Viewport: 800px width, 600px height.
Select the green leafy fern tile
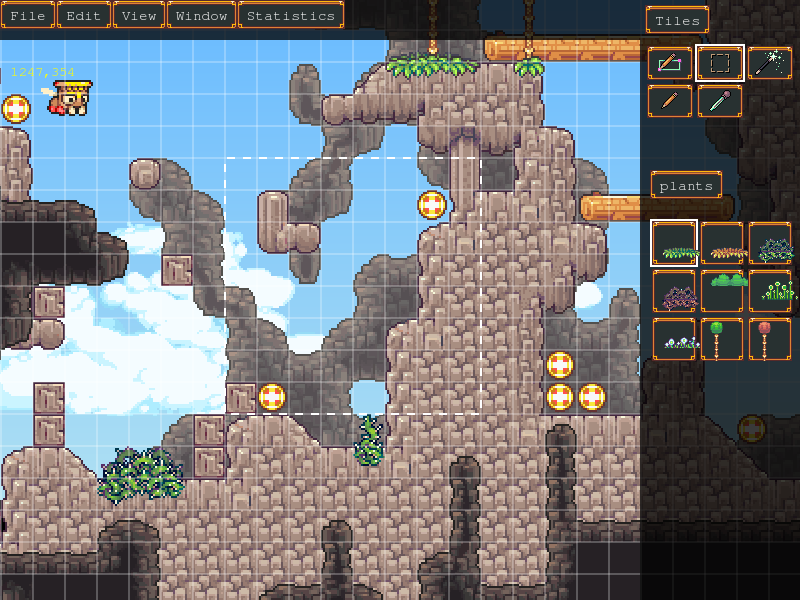pyautogui.click(x=673, y=243)
